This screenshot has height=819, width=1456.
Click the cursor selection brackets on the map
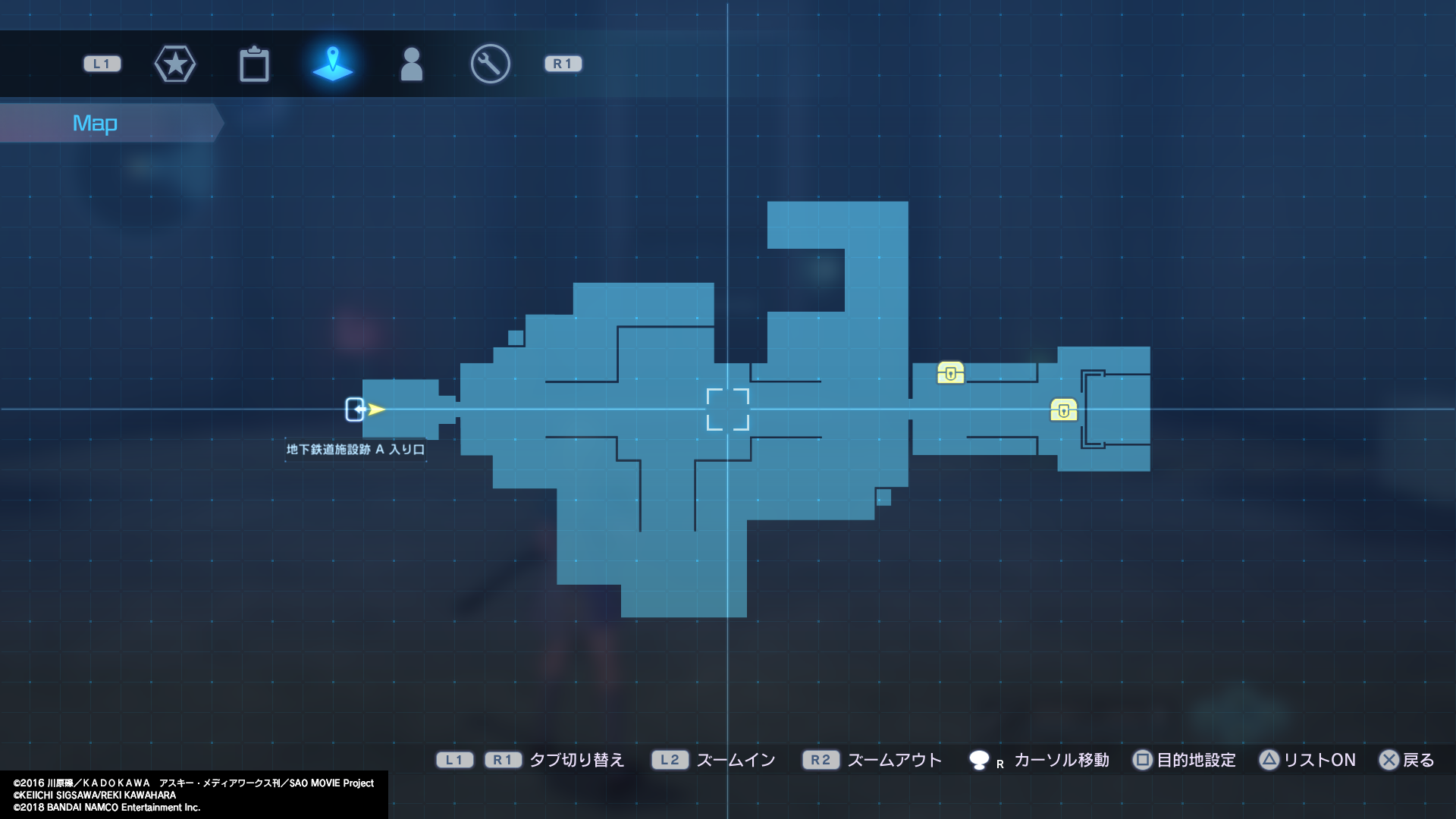tap(728, 409)
